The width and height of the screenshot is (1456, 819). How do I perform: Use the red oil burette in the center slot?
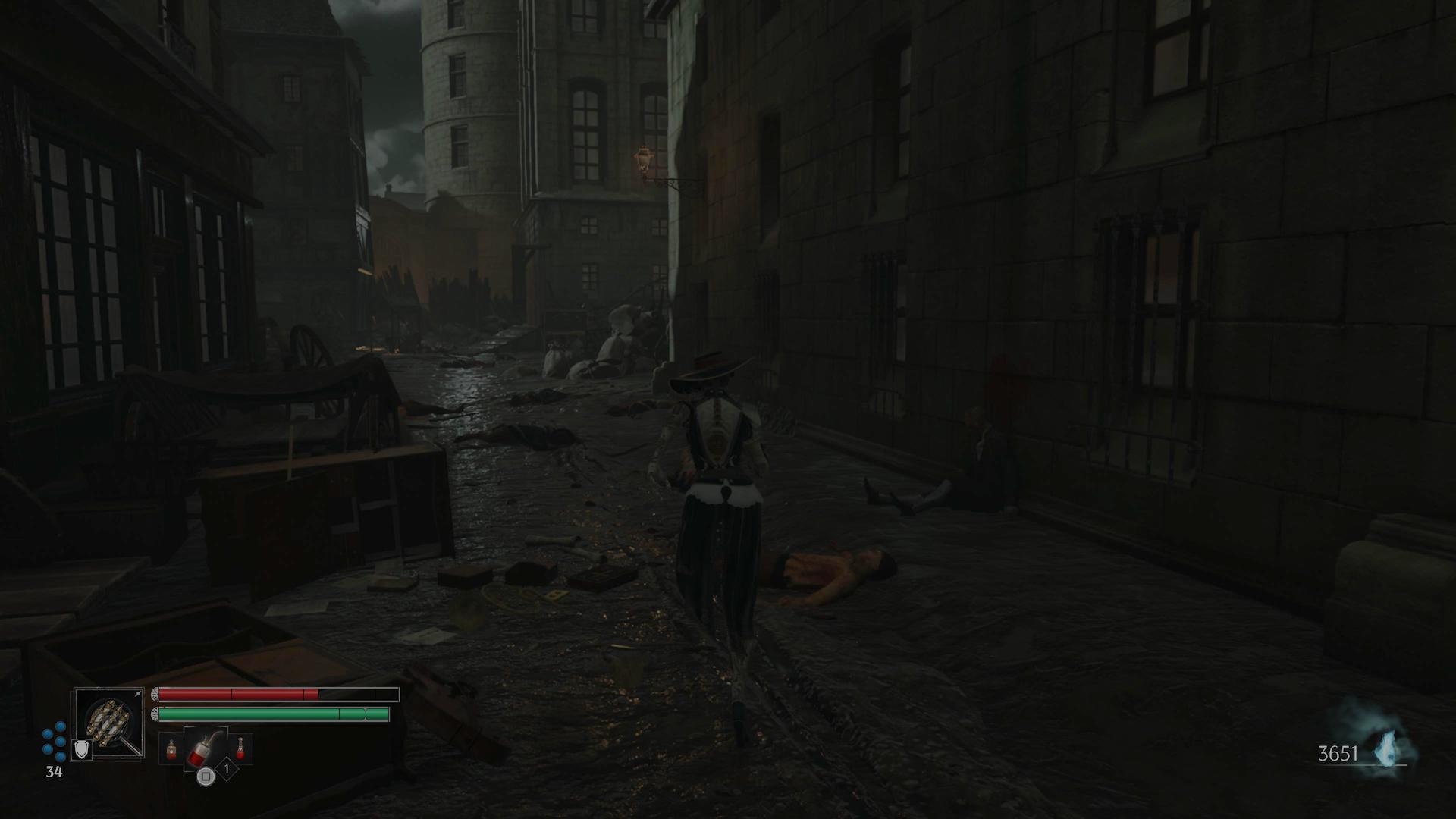click(205, 750)
